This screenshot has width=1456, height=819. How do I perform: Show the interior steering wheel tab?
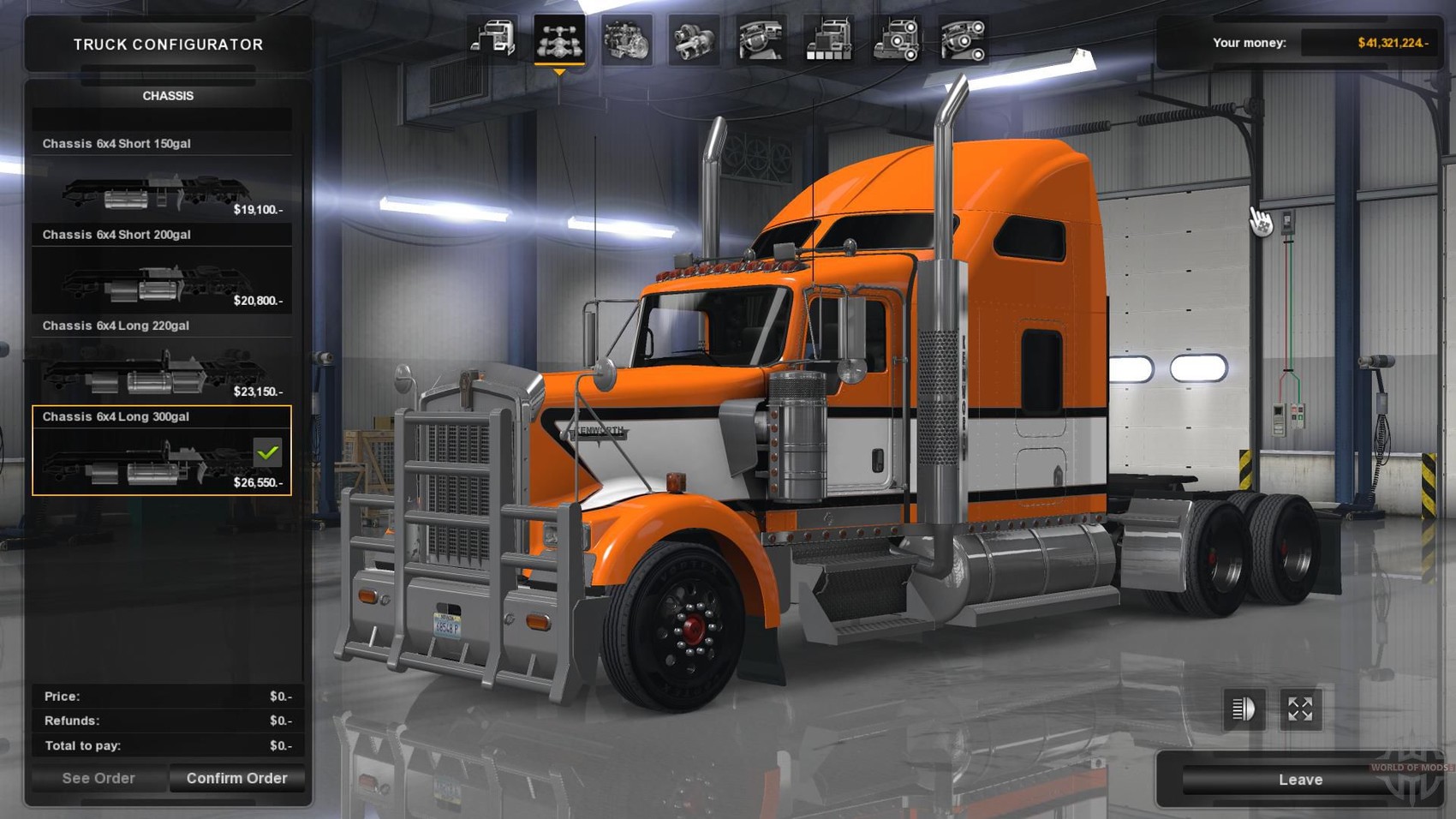coord(761,39)
